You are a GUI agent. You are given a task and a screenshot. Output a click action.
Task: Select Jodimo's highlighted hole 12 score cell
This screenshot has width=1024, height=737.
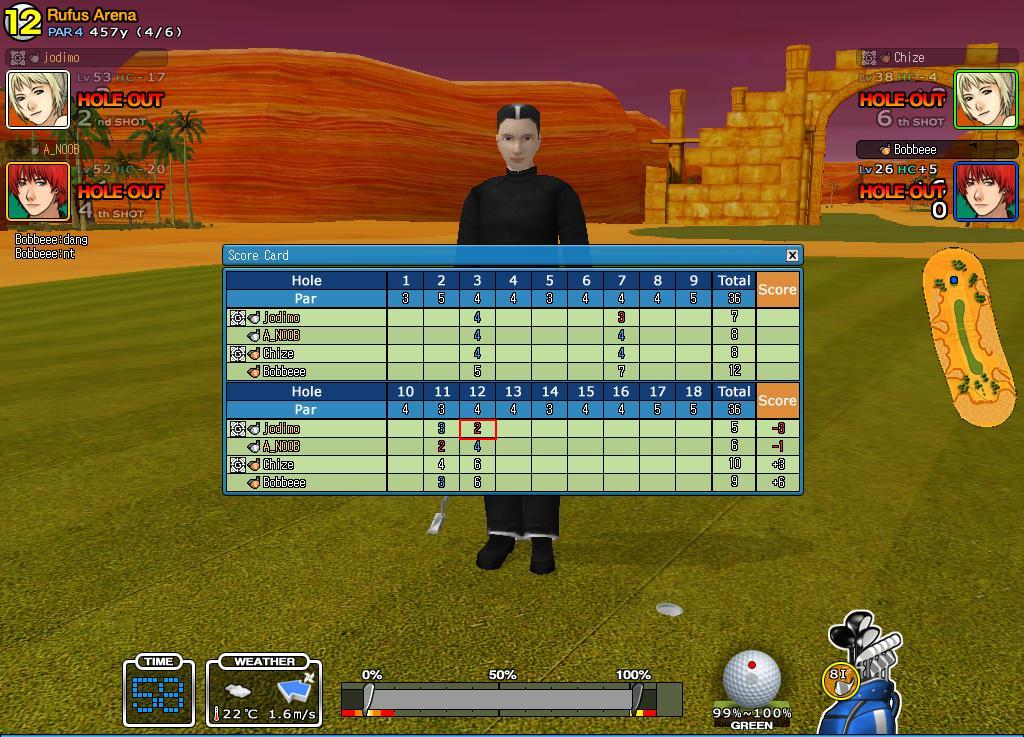coord(477,429)
